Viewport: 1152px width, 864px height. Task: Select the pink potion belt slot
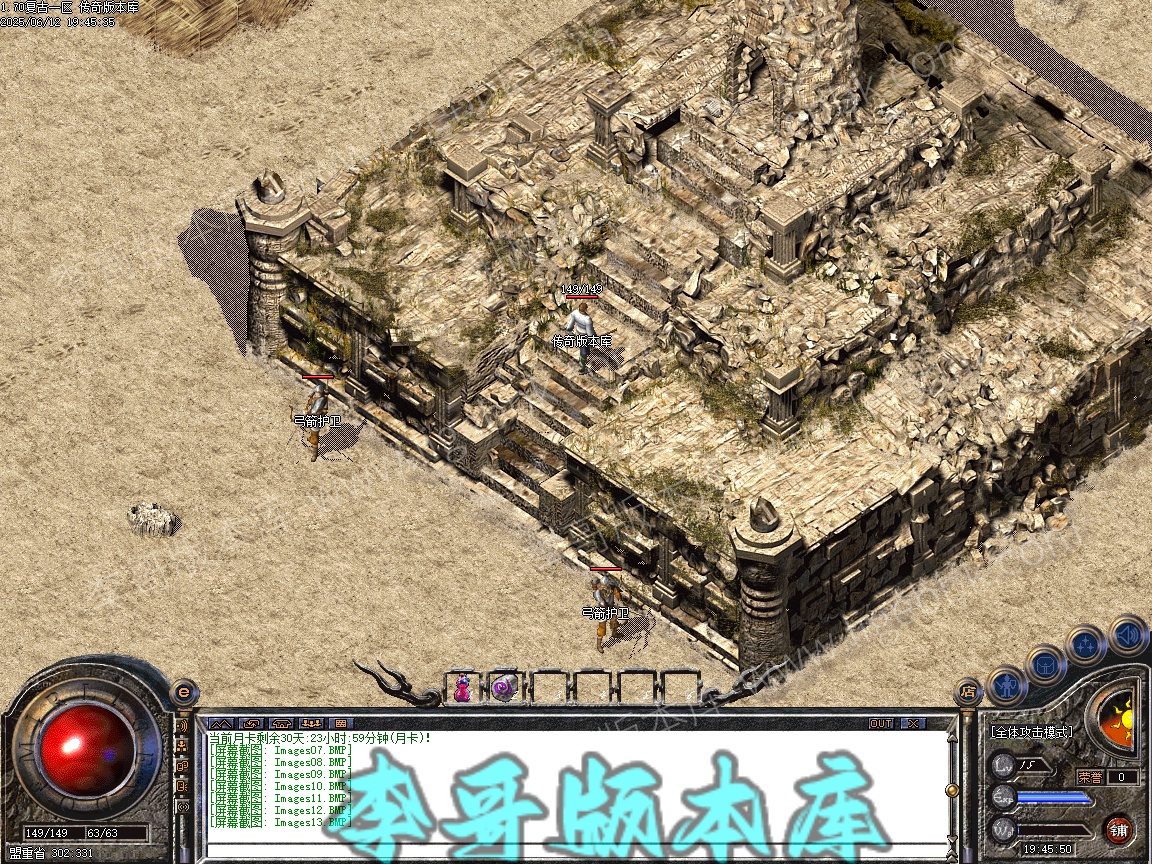(x=463, y=687)
